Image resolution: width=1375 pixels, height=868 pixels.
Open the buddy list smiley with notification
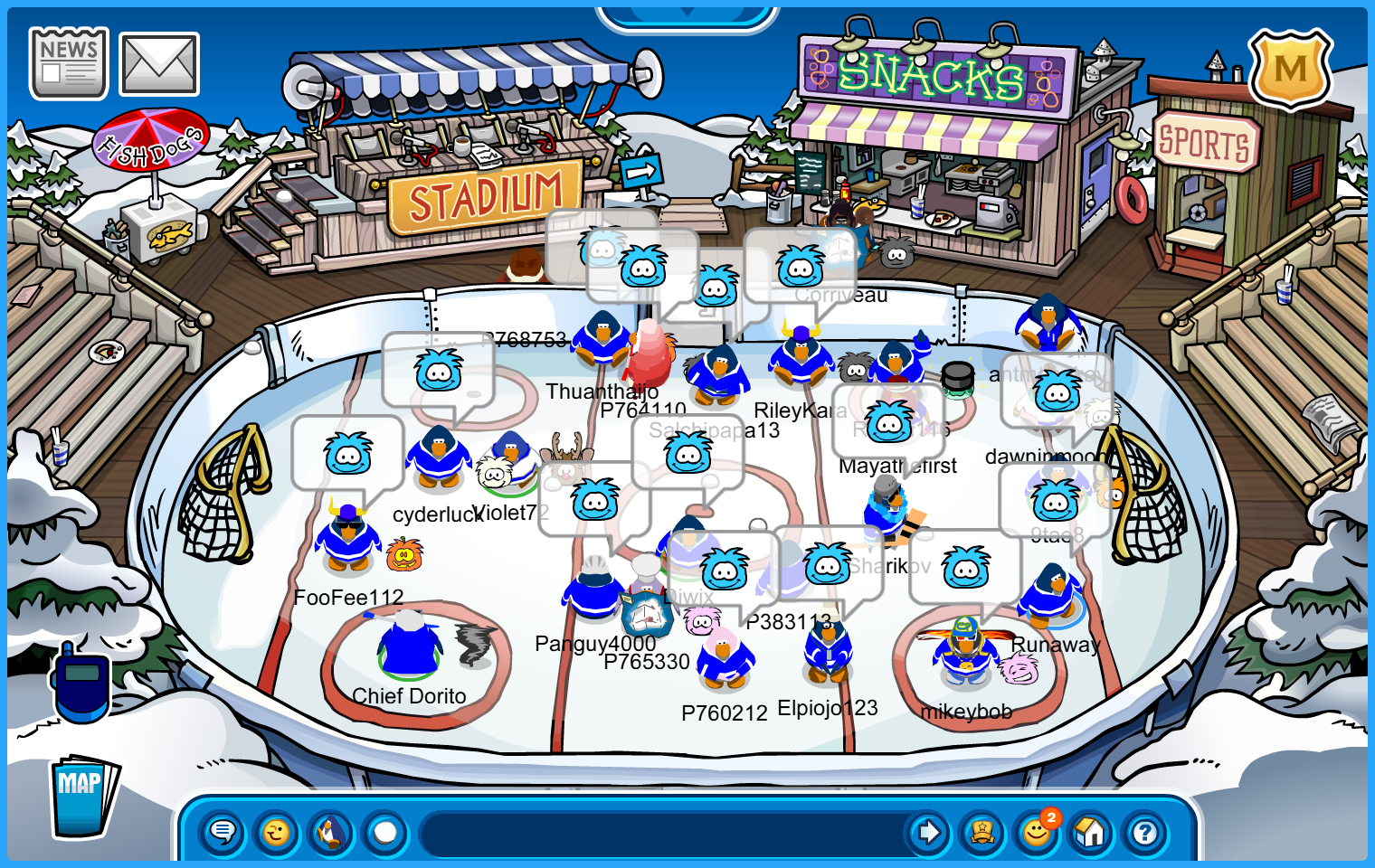click(1037, 832)
